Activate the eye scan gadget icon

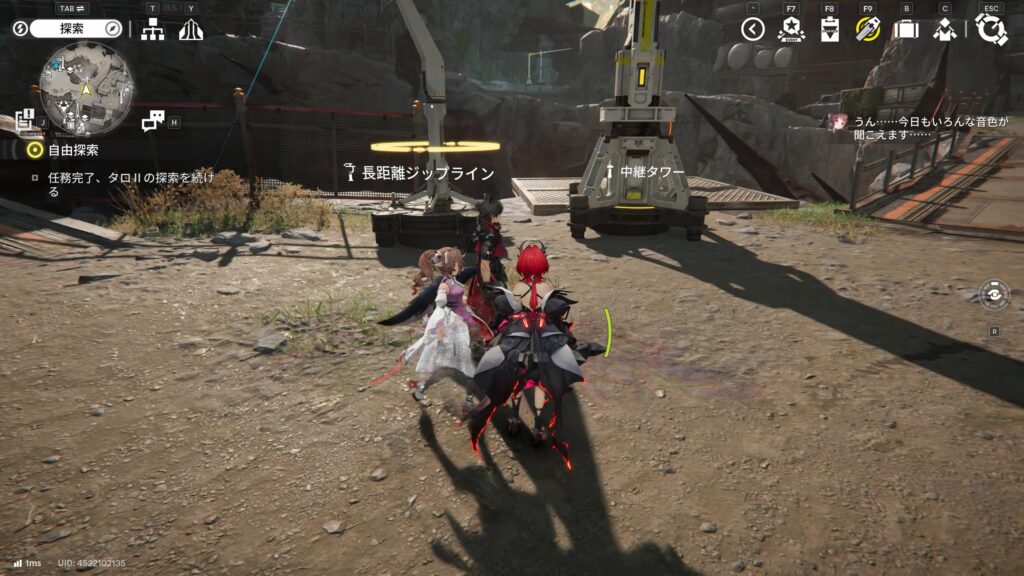point(994,296)
